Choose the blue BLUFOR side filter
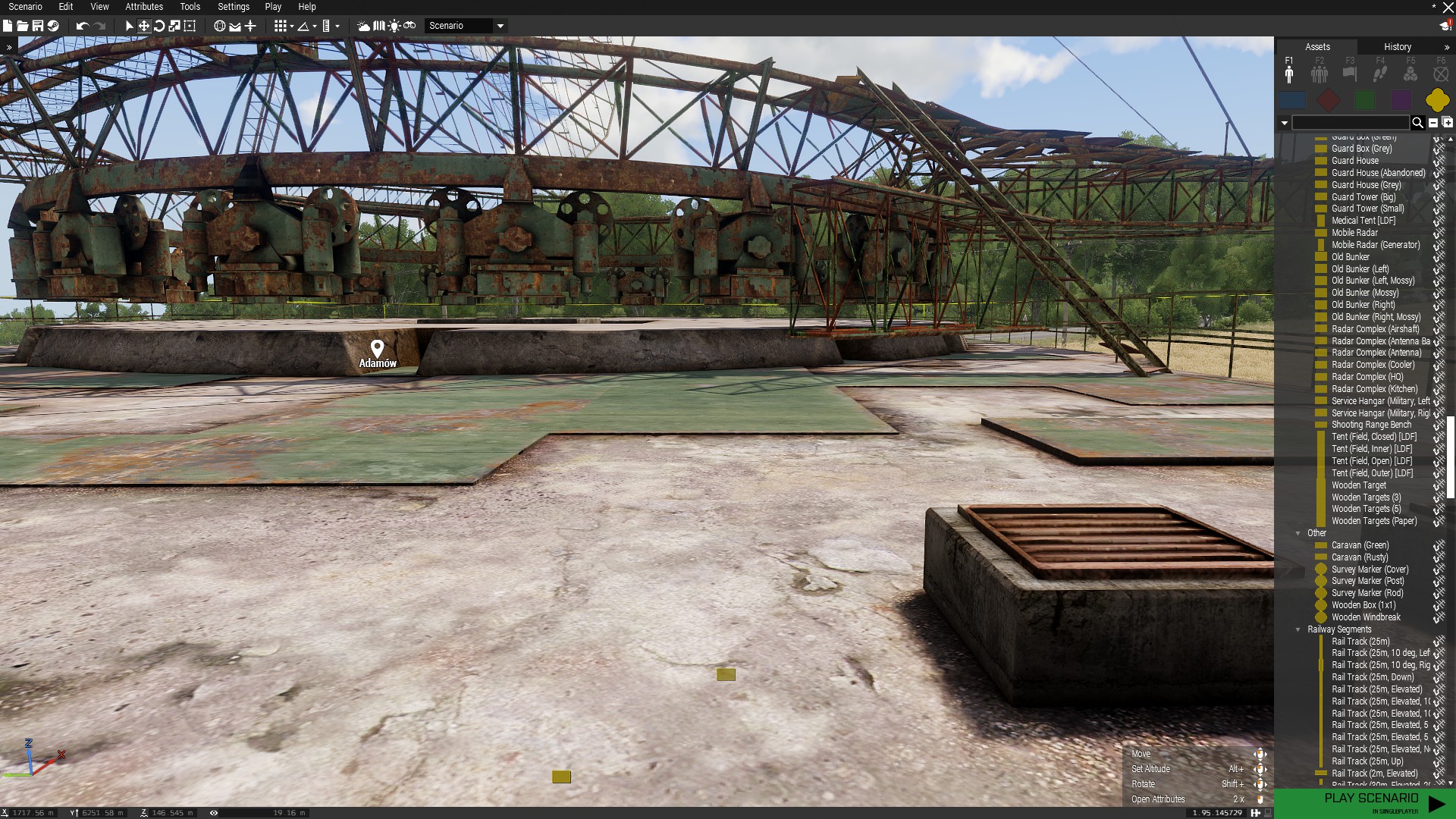Image resolution: width=1456 pixels, height=819 pixels. pyautogui.click(x=1292, y=100)
